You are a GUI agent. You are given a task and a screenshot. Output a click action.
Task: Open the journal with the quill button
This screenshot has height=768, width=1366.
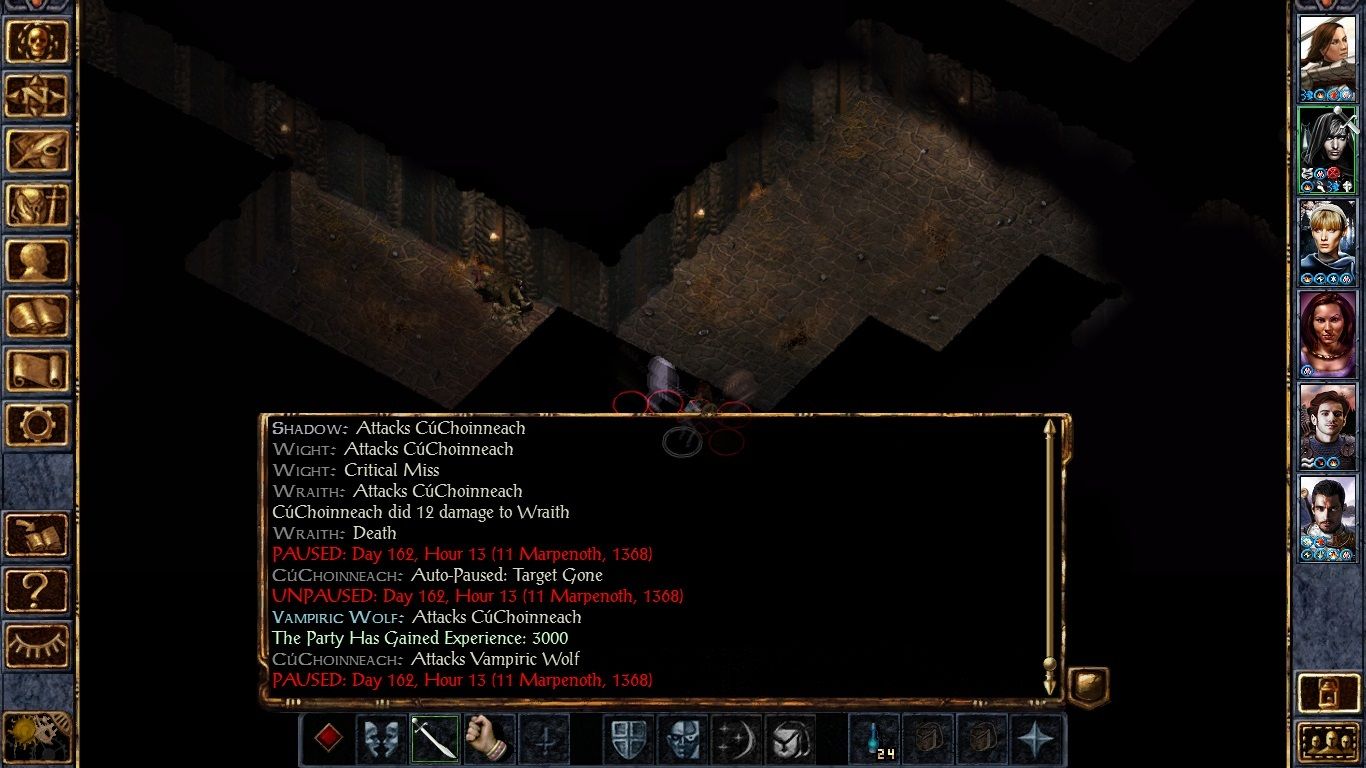pyautogui.click(x=38, y=151)
